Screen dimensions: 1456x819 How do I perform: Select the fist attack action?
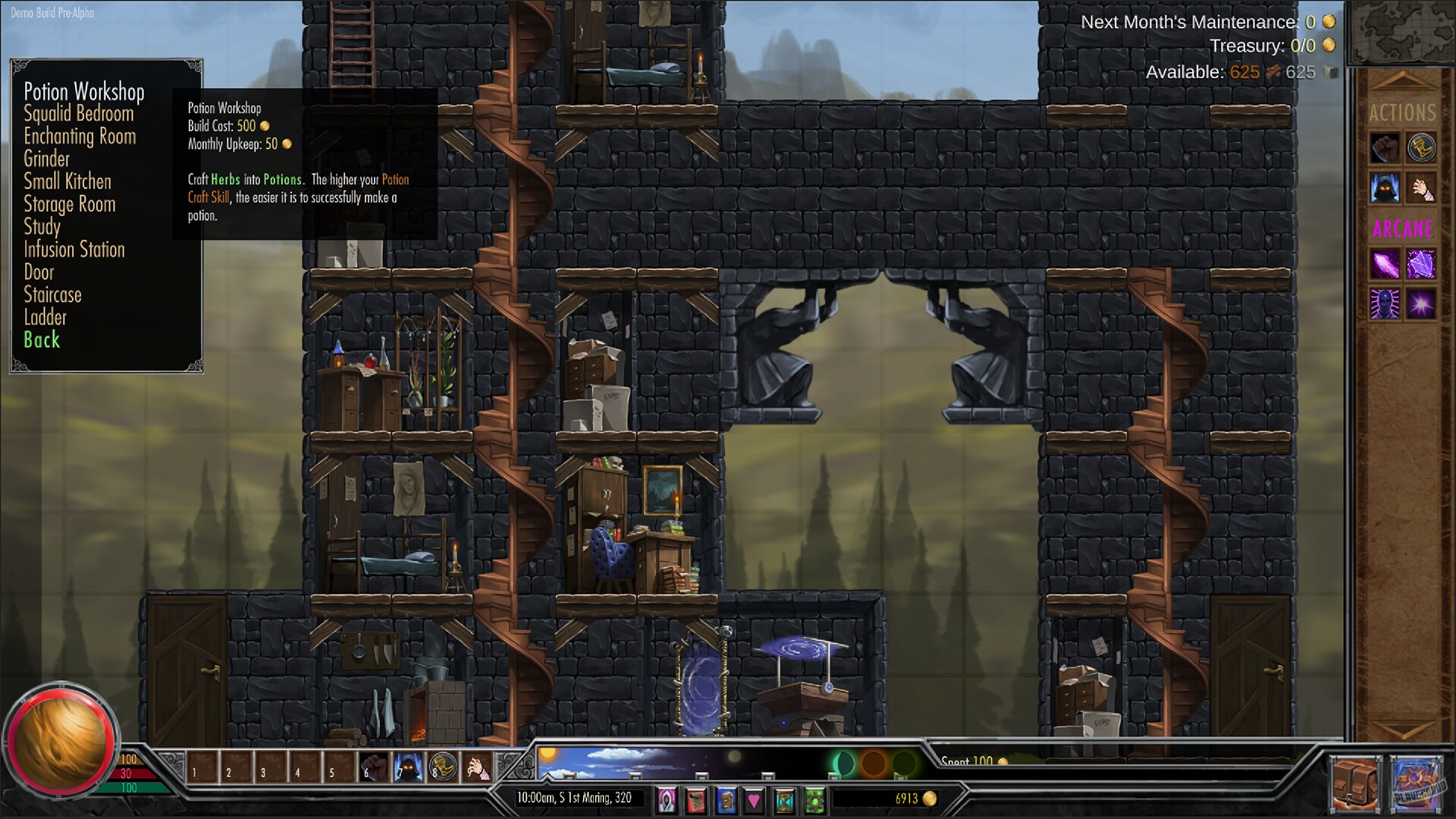pos(1385,148)
